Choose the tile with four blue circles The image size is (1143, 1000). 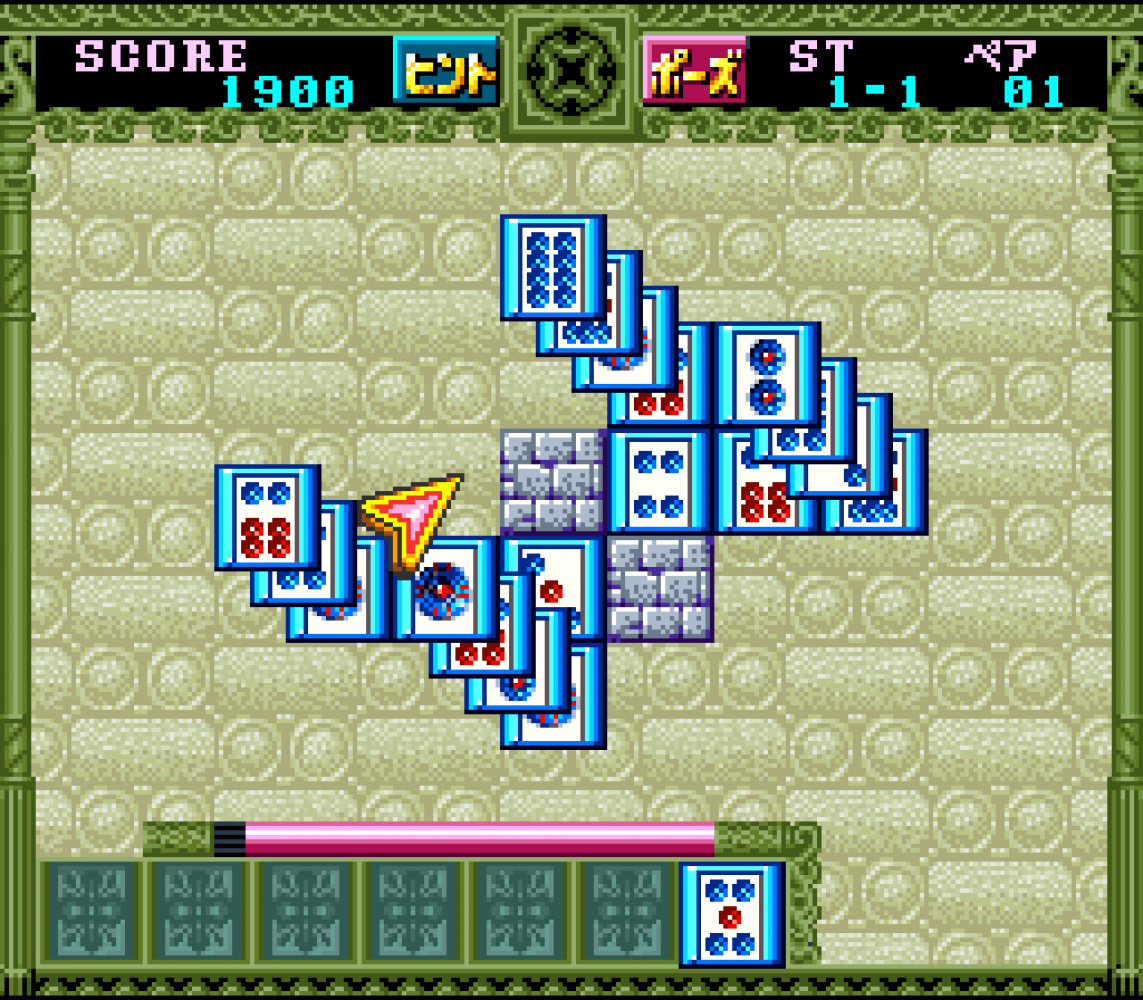pyautogui.click(x=659, y=480)
